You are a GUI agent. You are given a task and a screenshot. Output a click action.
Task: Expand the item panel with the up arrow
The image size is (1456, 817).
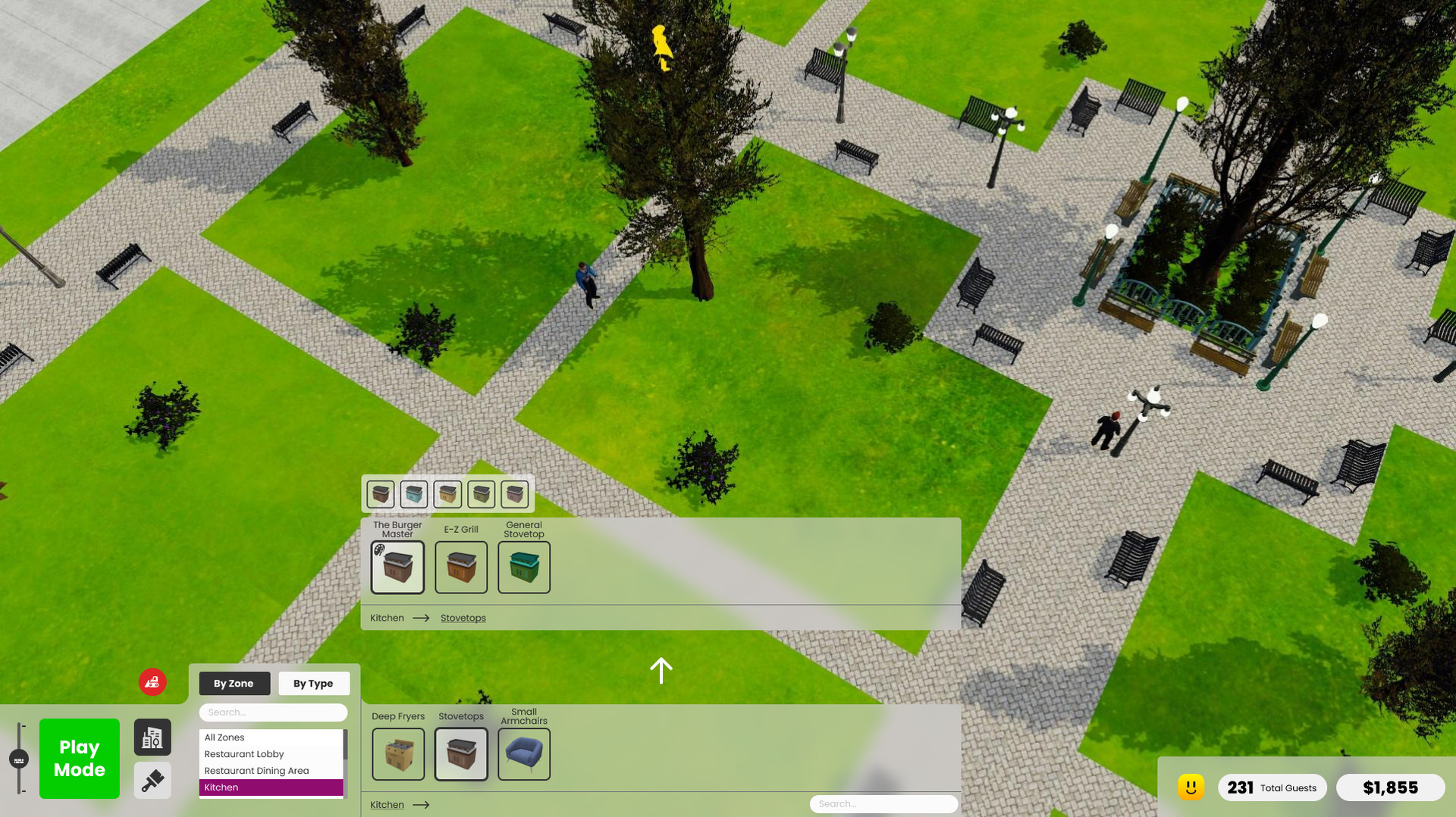(661, 670)
